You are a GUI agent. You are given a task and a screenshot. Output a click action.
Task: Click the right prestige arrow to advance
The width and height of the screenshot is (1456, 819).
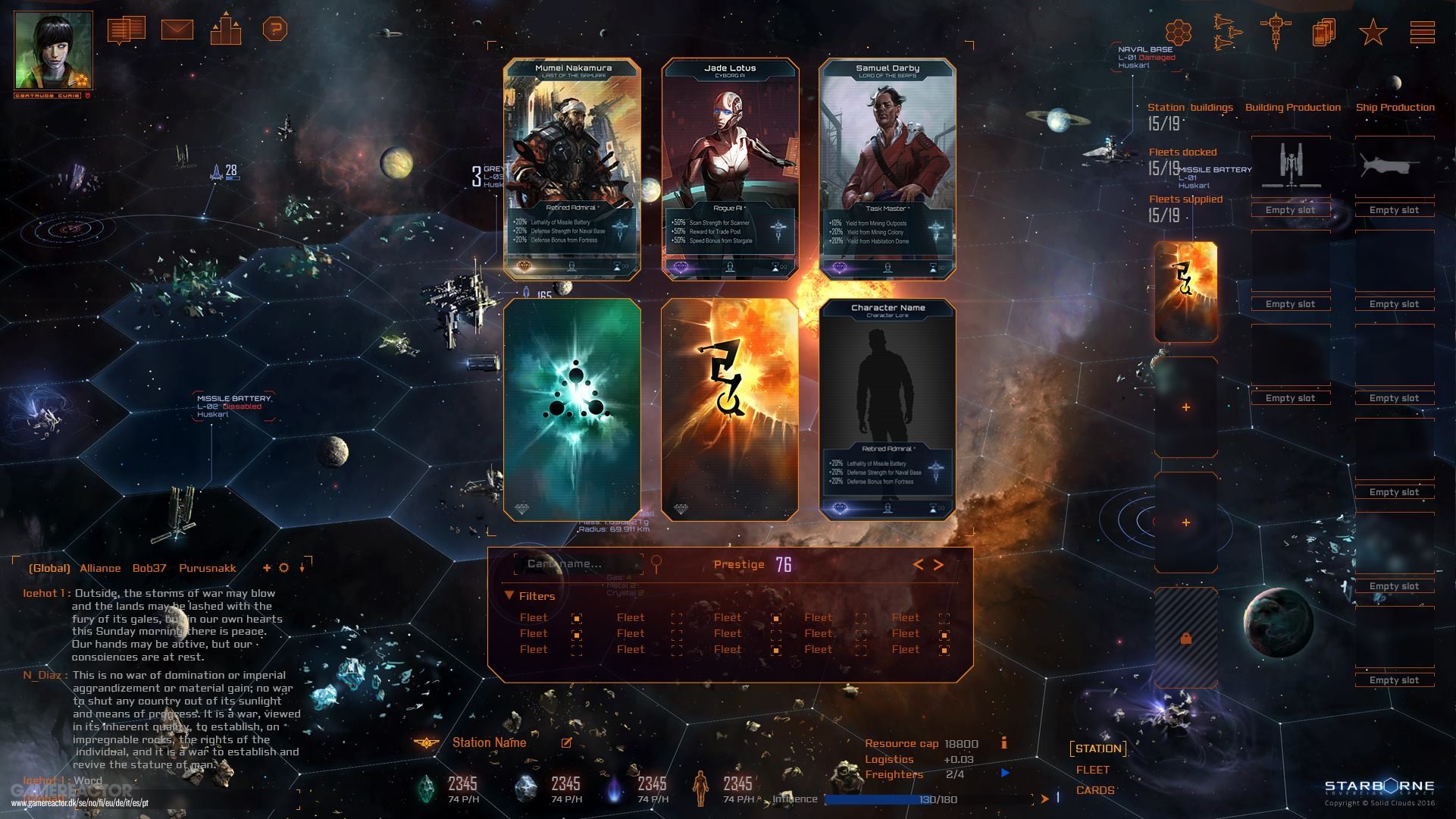coord(939,564)
